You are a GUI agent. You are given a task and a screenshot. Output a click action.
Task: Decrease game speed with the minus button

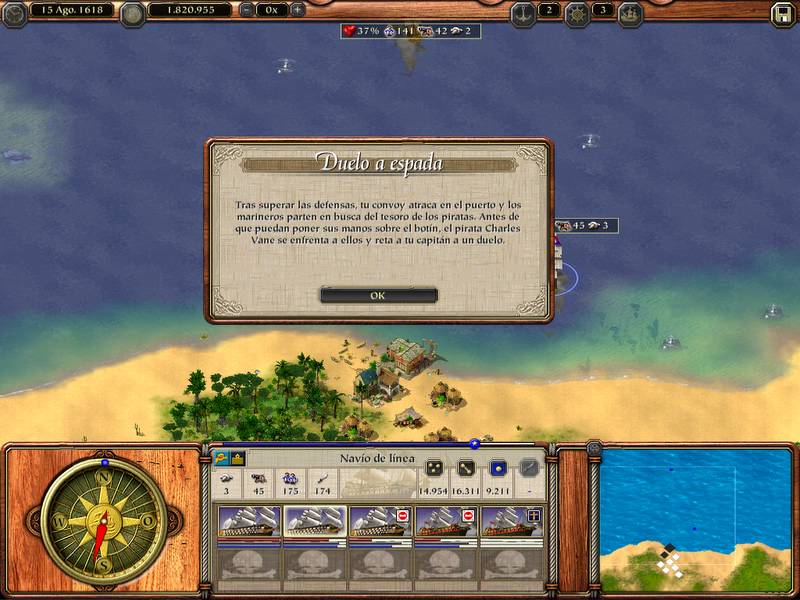click(247, 10)
